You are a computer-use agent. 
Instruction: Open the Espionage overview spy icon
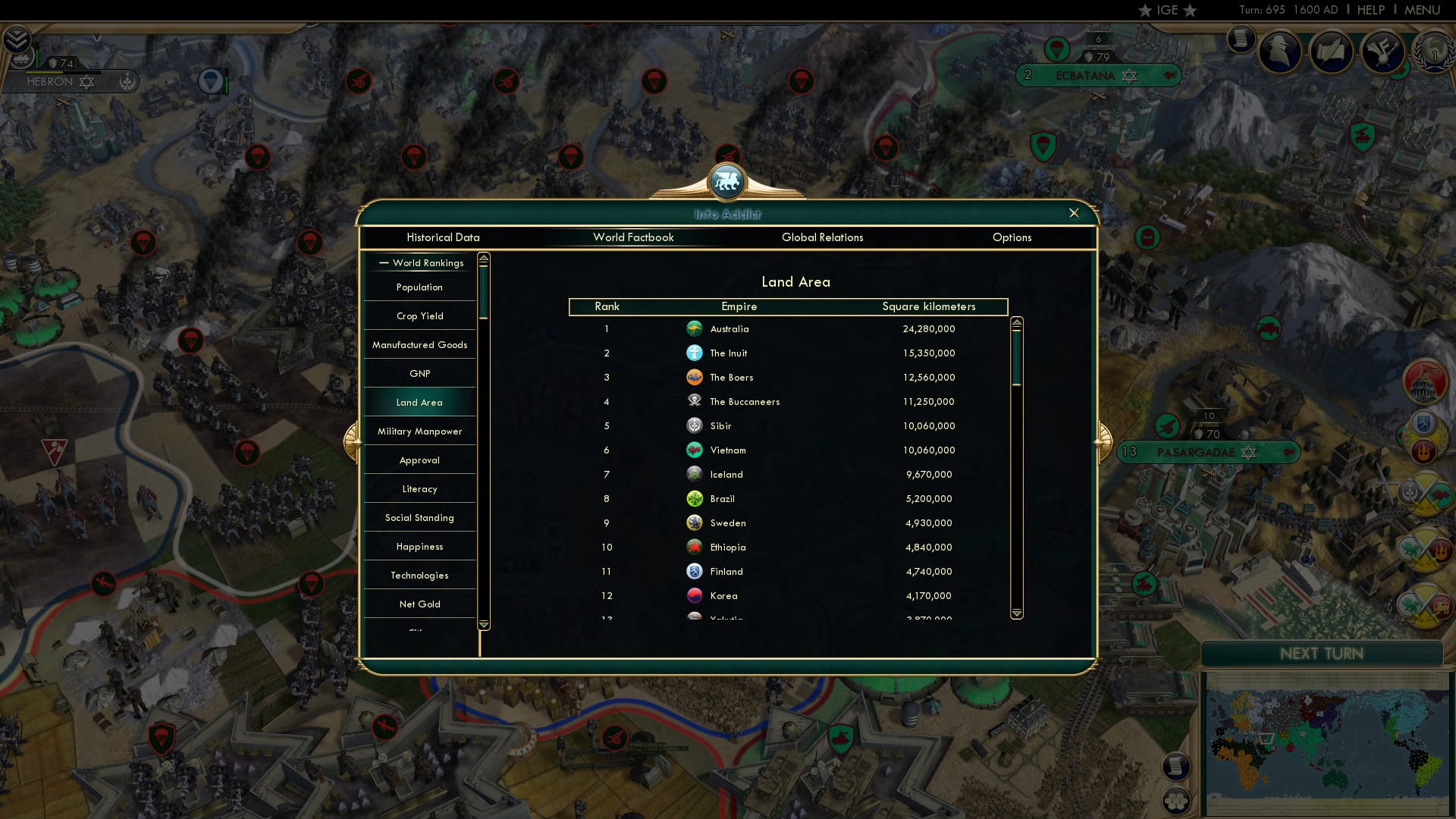click(x=1282, y=52)
